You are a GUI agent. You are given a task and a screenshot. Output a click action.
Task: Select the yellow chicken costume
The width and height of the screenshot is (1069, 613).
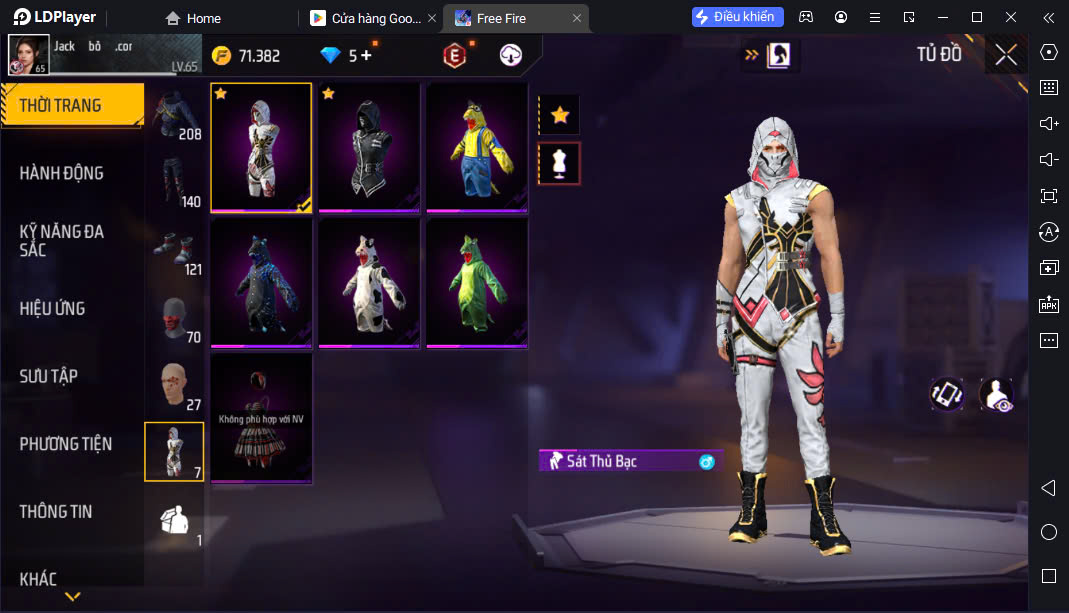point(477,147)
